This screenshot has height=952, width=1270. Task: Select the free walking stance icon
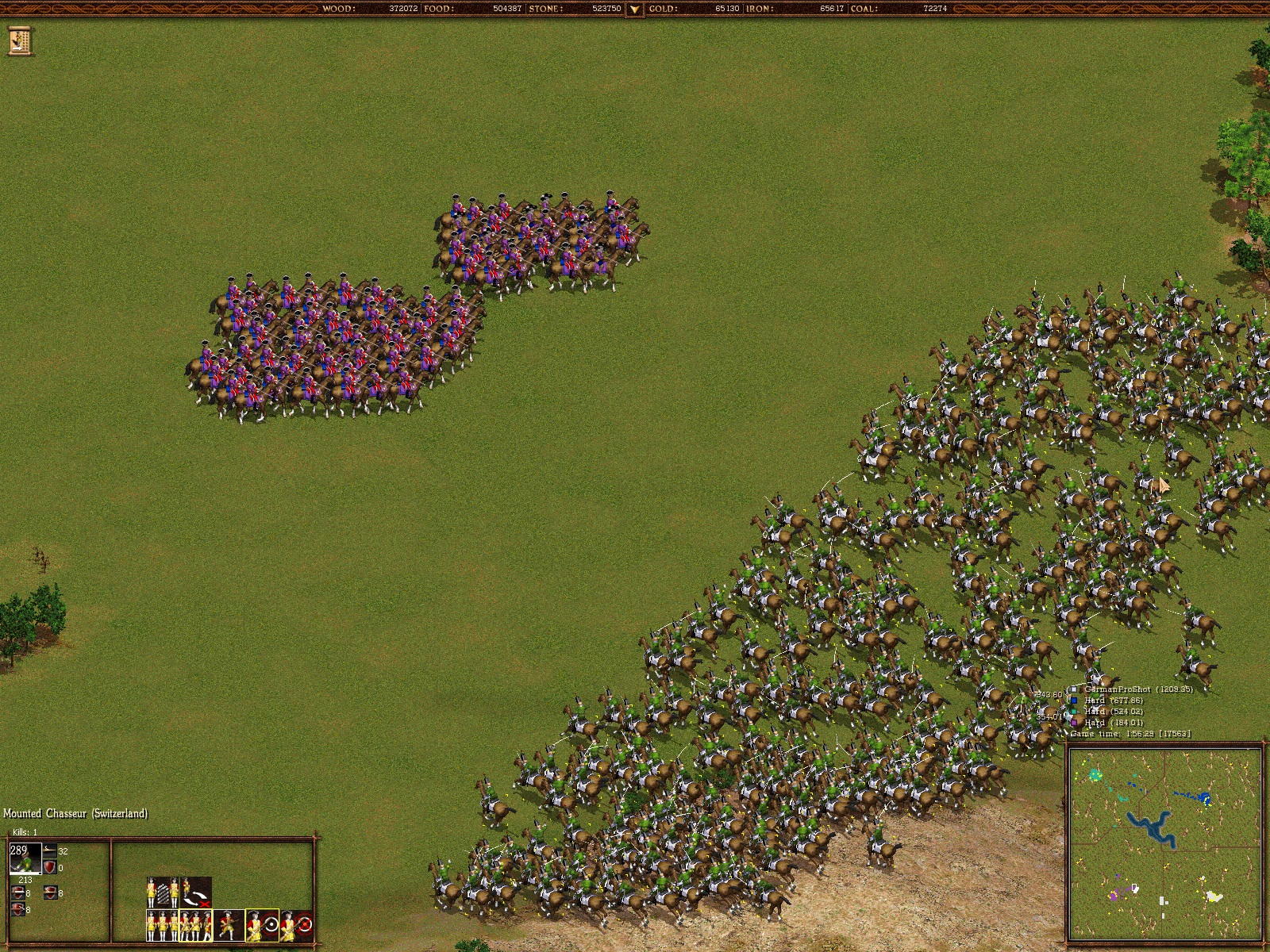click(228, 925)
